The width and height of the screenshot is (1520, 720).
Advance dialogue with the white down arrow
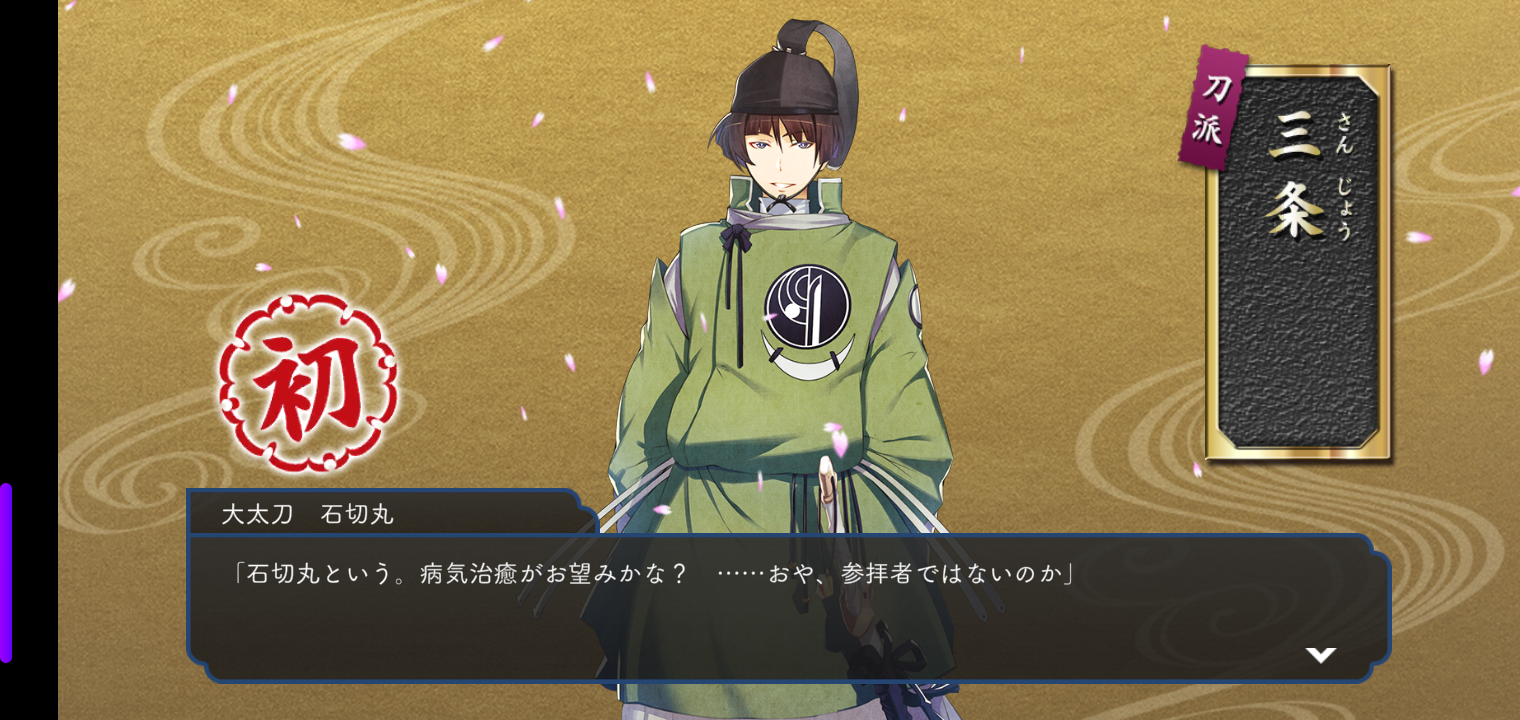(x=1320, y=655)
